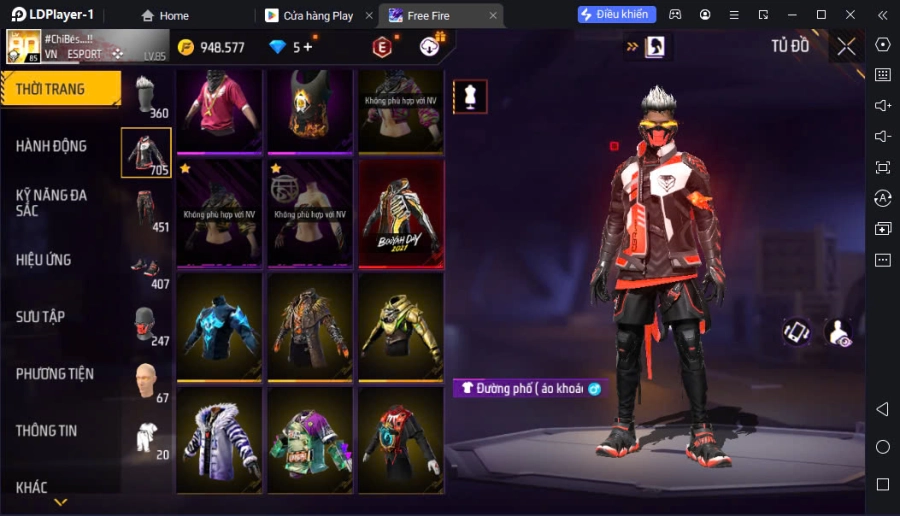Screen dimensions: 900x516
Task: Show the SƯU TẬP collection tab
Action: tap(41, 317)
